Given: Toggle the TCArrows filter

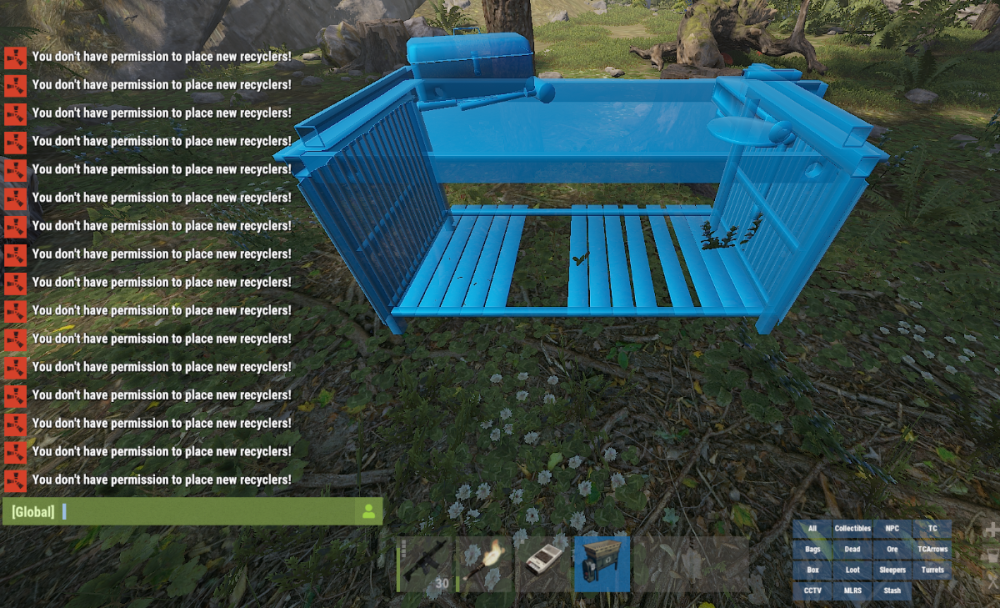Looking at the screenshot, I should click(932, 549).
